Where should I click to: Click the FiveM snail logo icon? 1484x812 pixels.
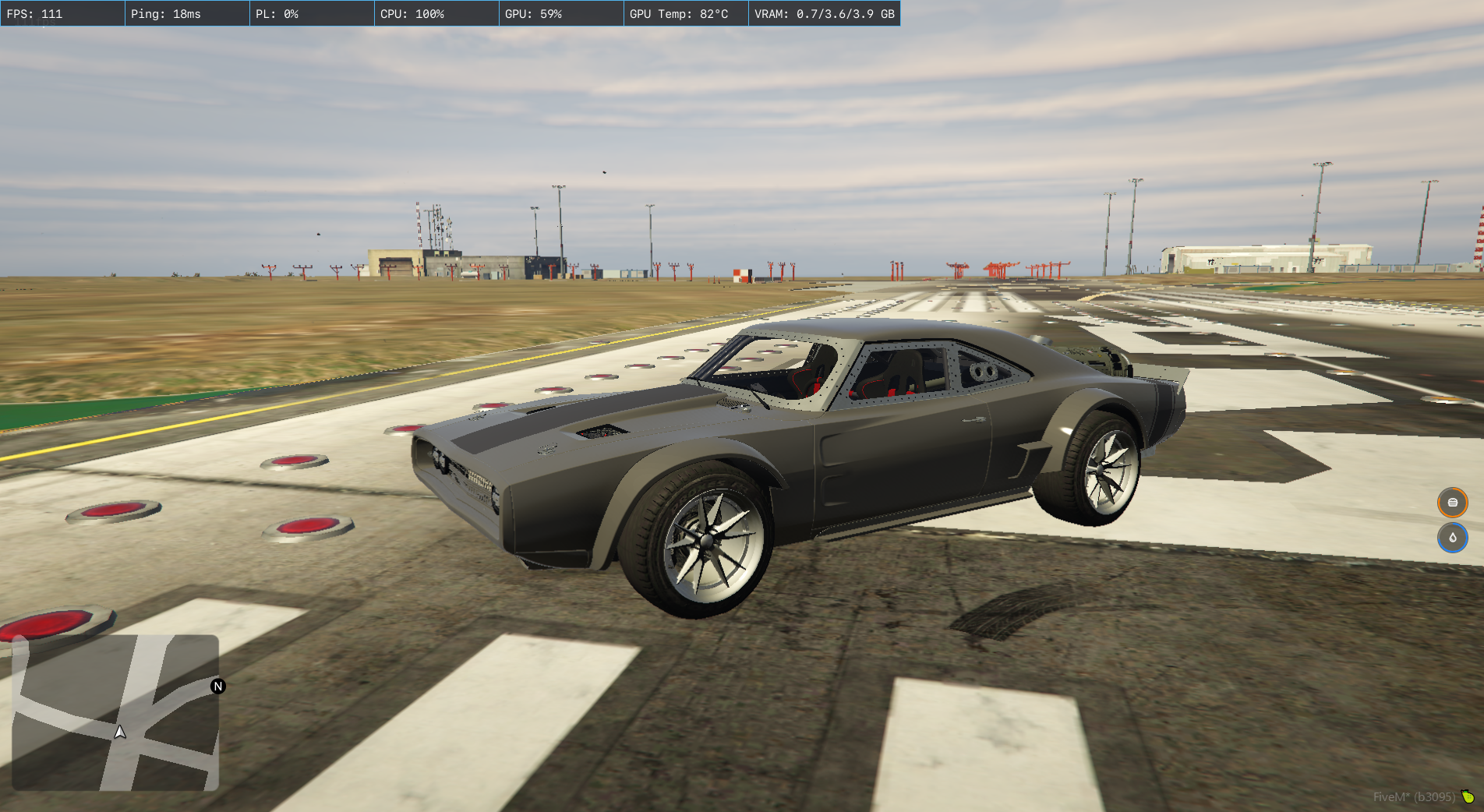point(1468,796)
